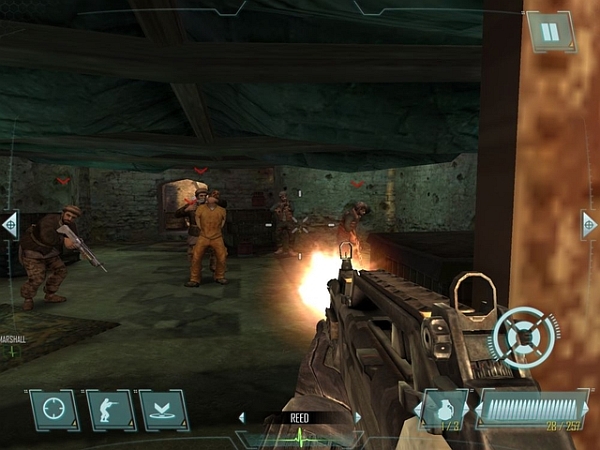Select the crouching soldier stance icon
Screen dimensions: 600x450
point(110,410)
